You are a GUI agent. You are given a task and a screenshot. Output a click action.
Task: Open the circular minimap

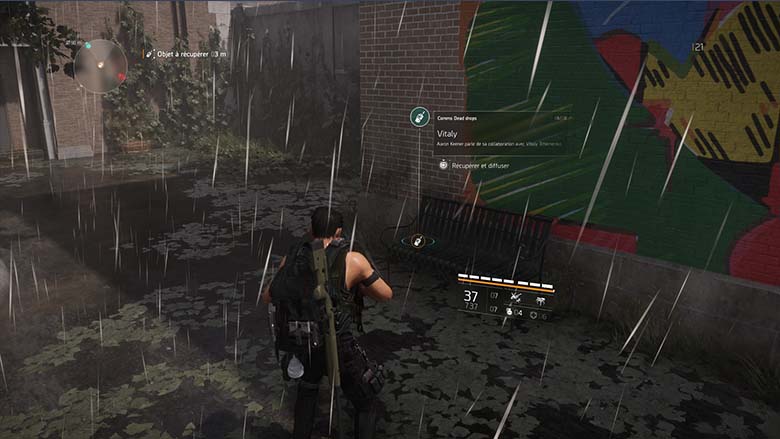[x=100, y=66]
